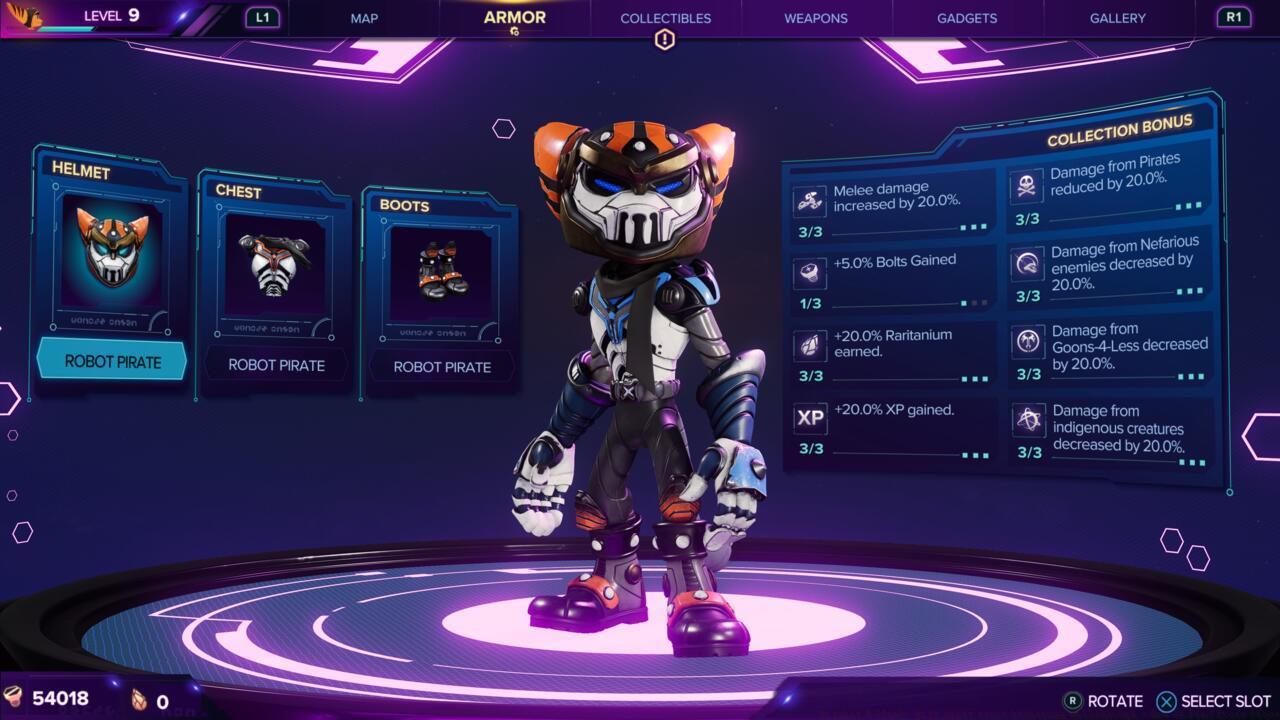
Task: Open the Collectibles tab
Action: (665, 18)
